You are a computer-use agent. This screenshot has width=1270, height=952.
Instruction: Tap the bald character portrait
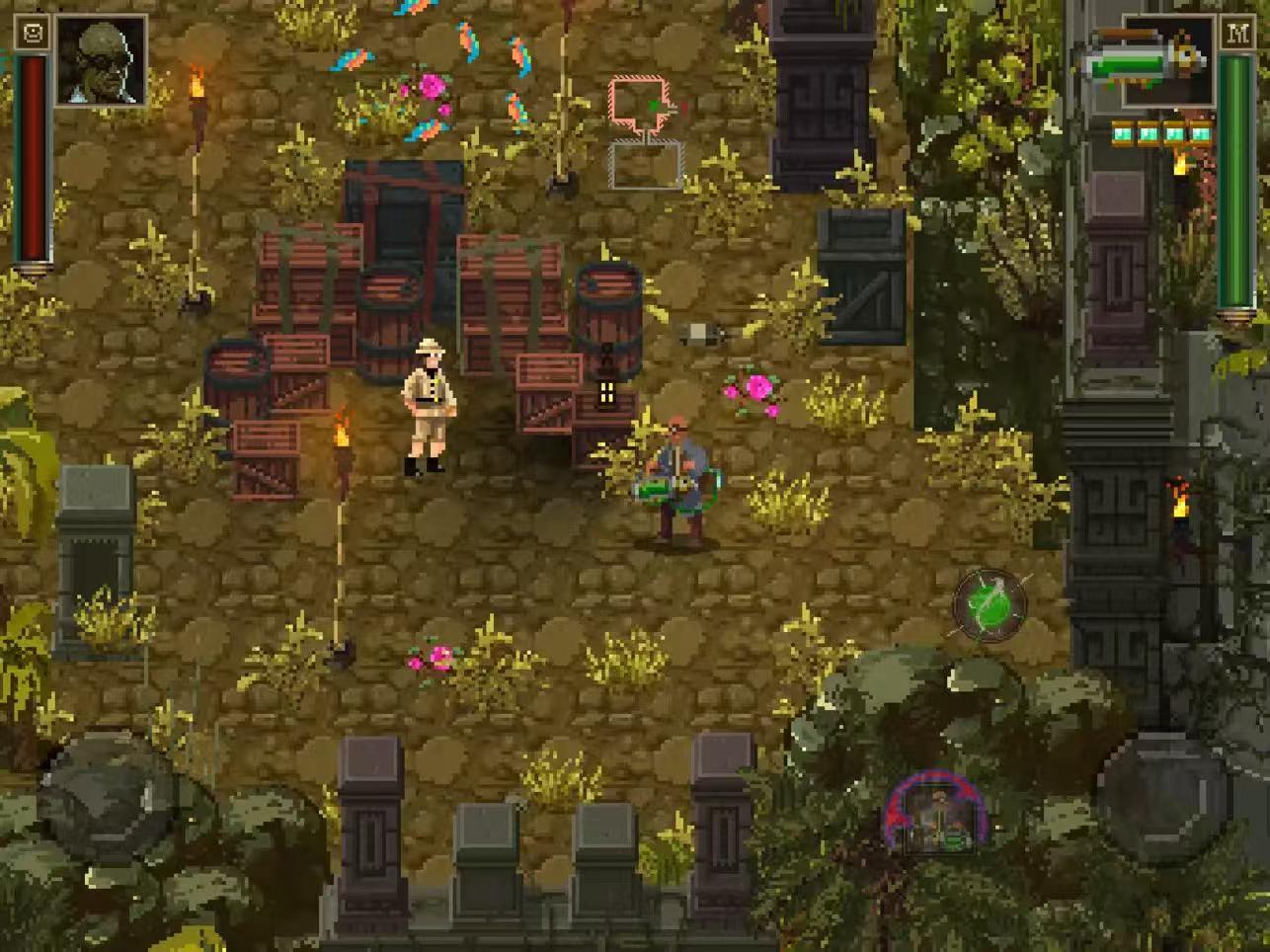(x=101, y=60)
